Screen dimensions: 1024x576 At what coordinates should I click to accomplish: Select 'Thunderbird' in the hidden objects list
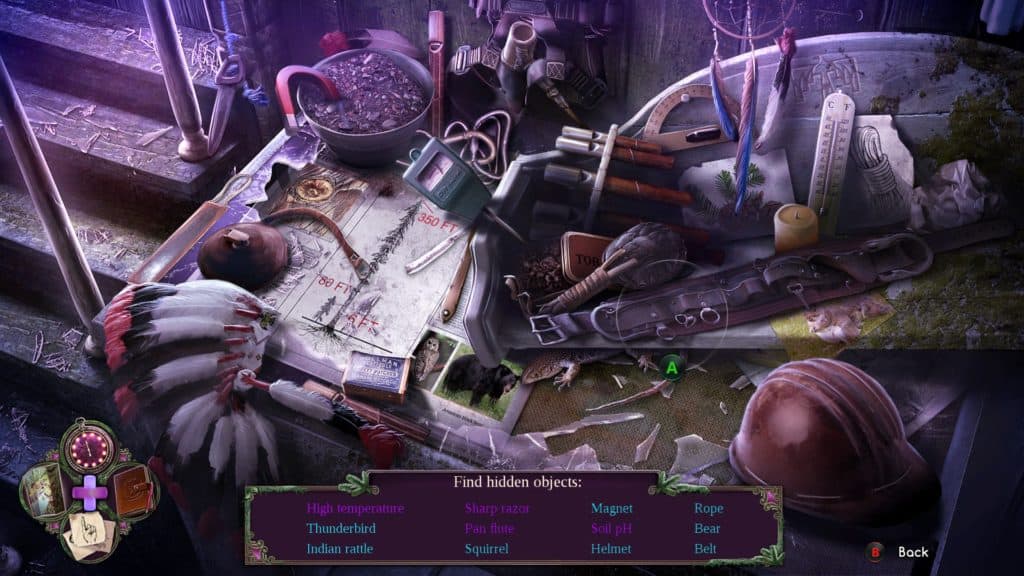point(340,528)
